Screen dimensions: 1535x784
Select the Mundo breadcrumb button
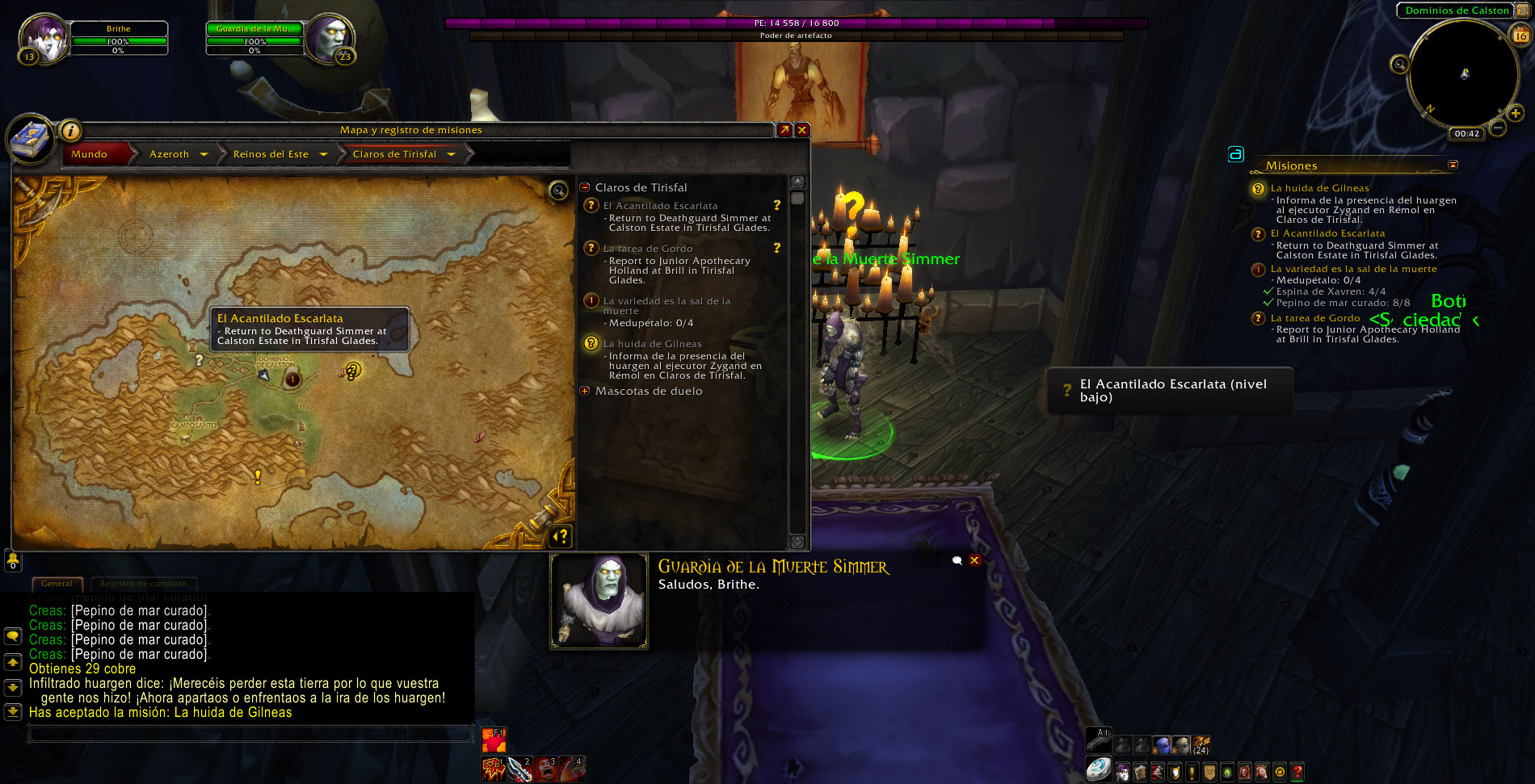90,154
